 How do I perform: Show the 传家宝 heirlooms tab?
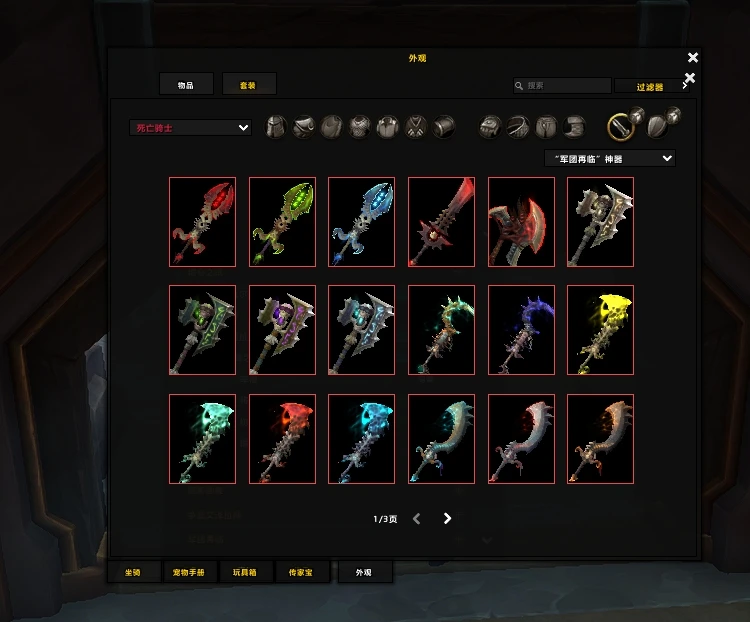point(301,572)
